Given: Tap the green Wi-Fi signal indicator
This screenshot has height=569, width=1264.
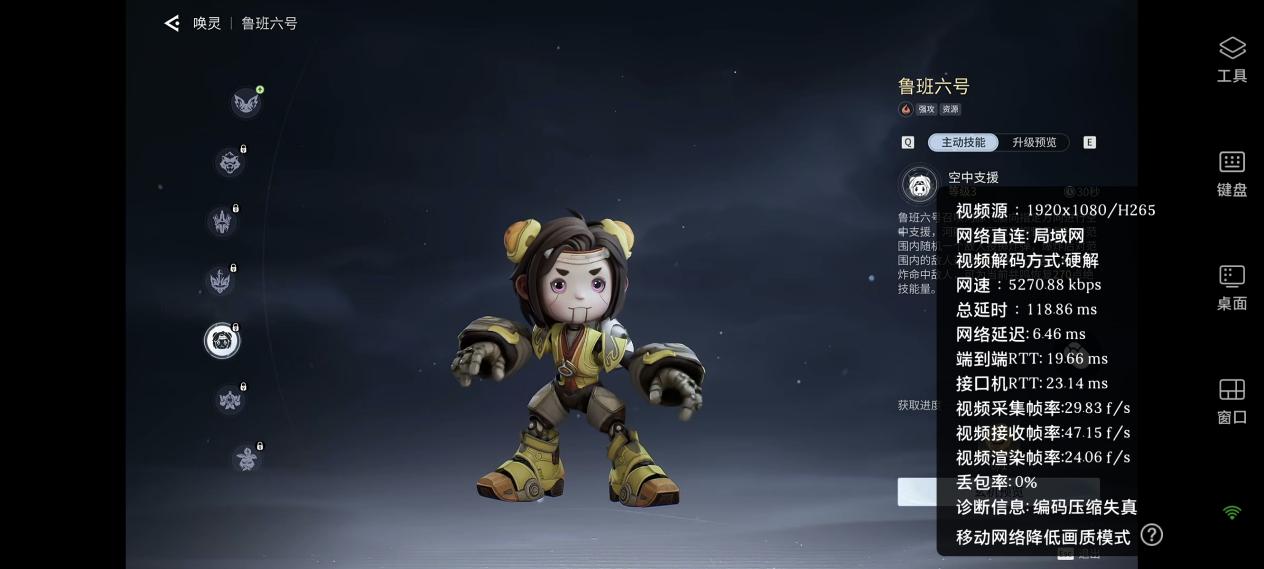Looking at the screenshot, I should pyautogui.click(x=1232, y=513).
